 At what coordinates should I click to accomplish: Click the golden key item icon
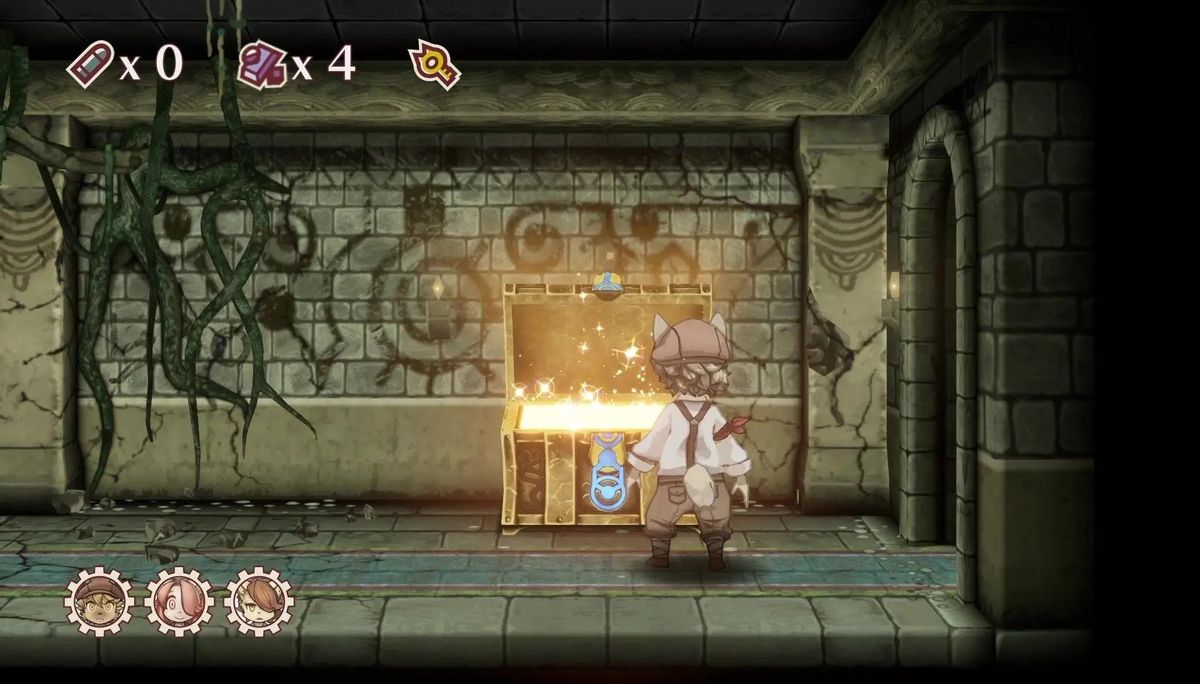[x=434, y=65]
